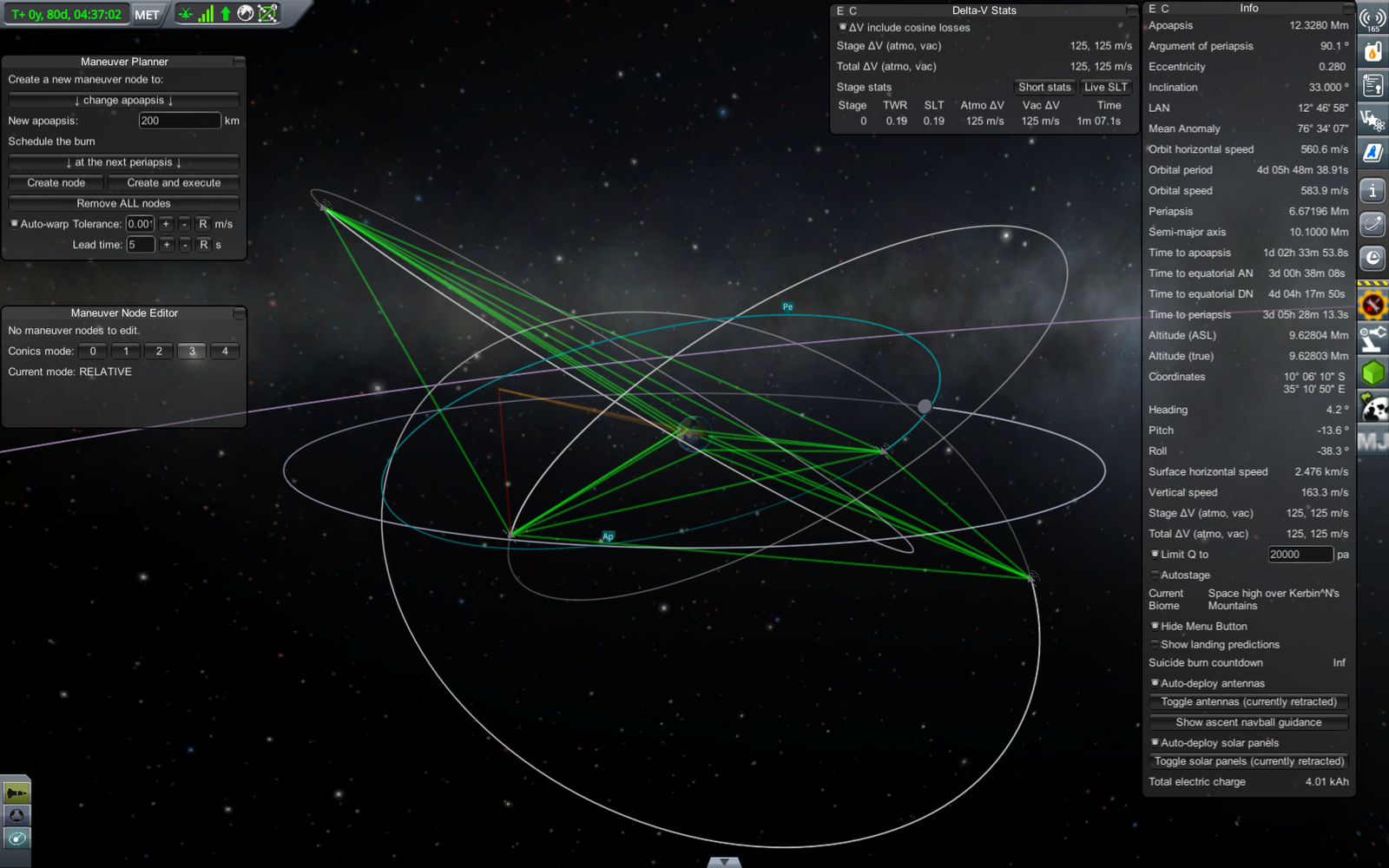Open the 'at the next periapsis' schedule dropdown
The width and height of the screenshot is (1389, 868).
[123, 162]
